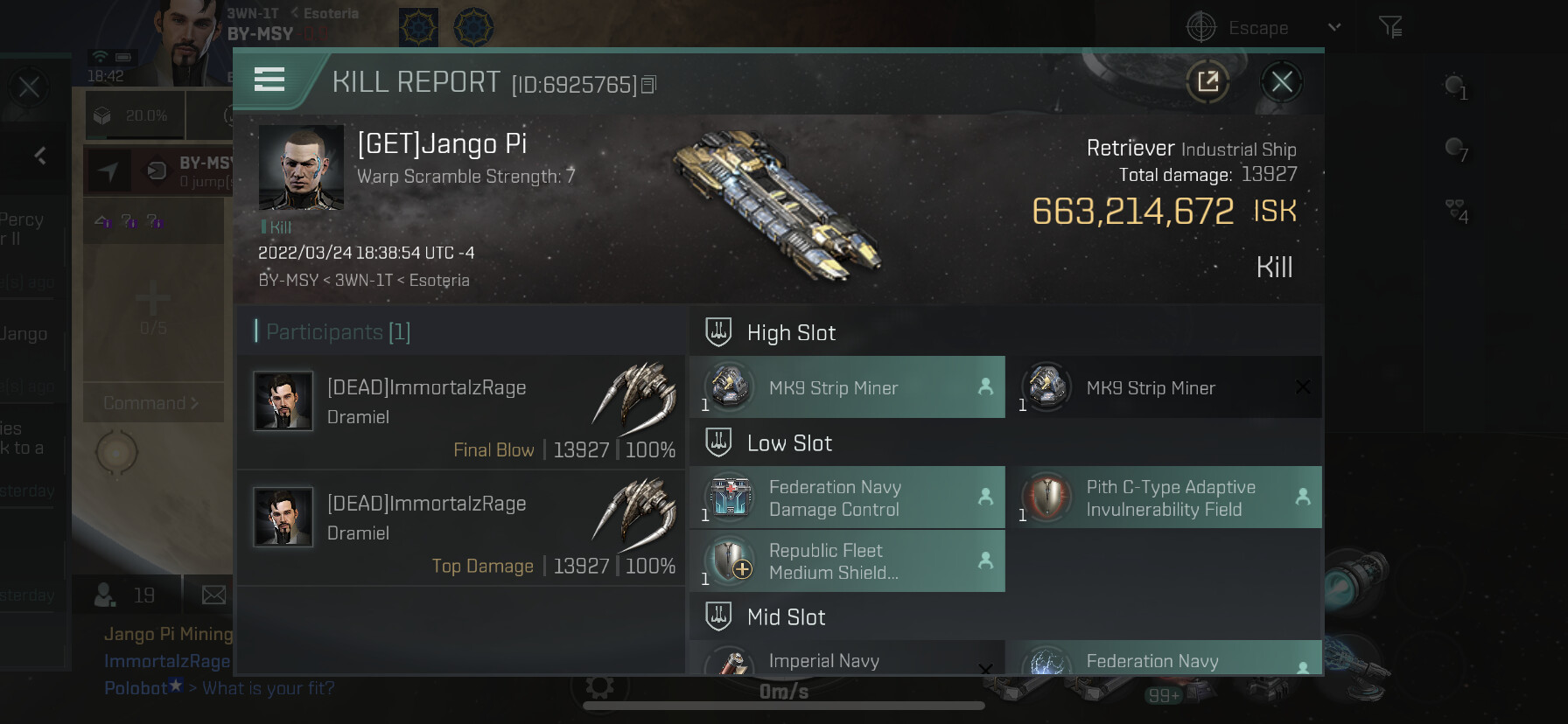Open the local players count list
The width and height of the screenshot is (1568, 724).
point(125,595)
